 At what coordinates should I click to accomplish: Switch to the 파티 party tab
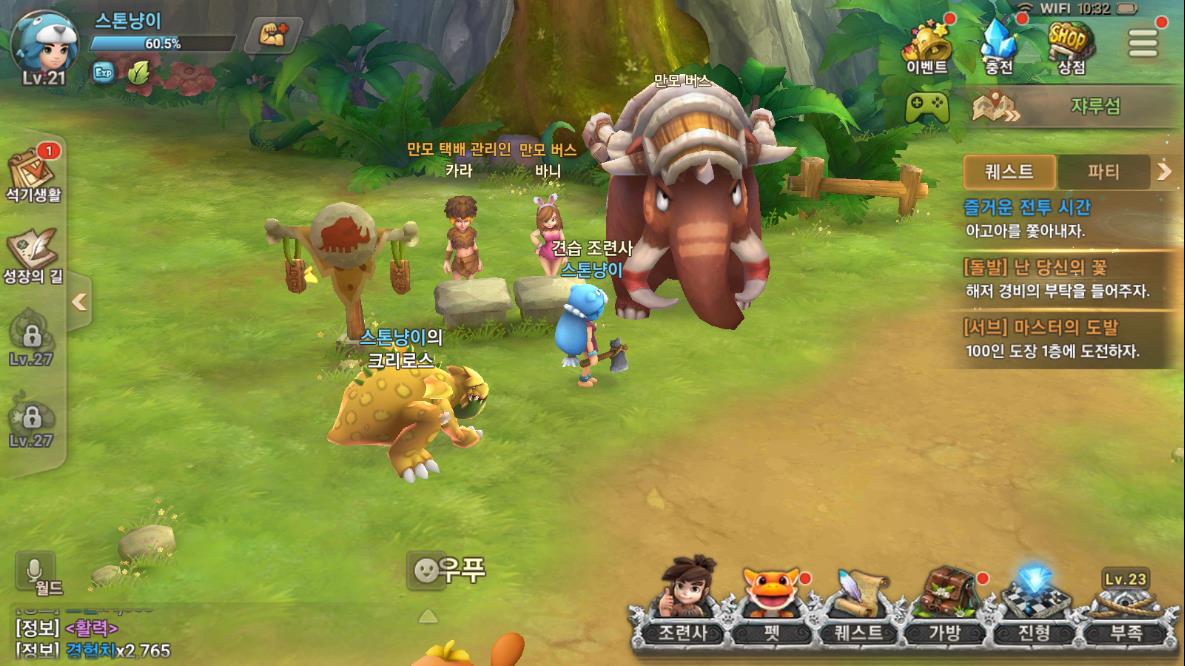(x=1103, y=171)
